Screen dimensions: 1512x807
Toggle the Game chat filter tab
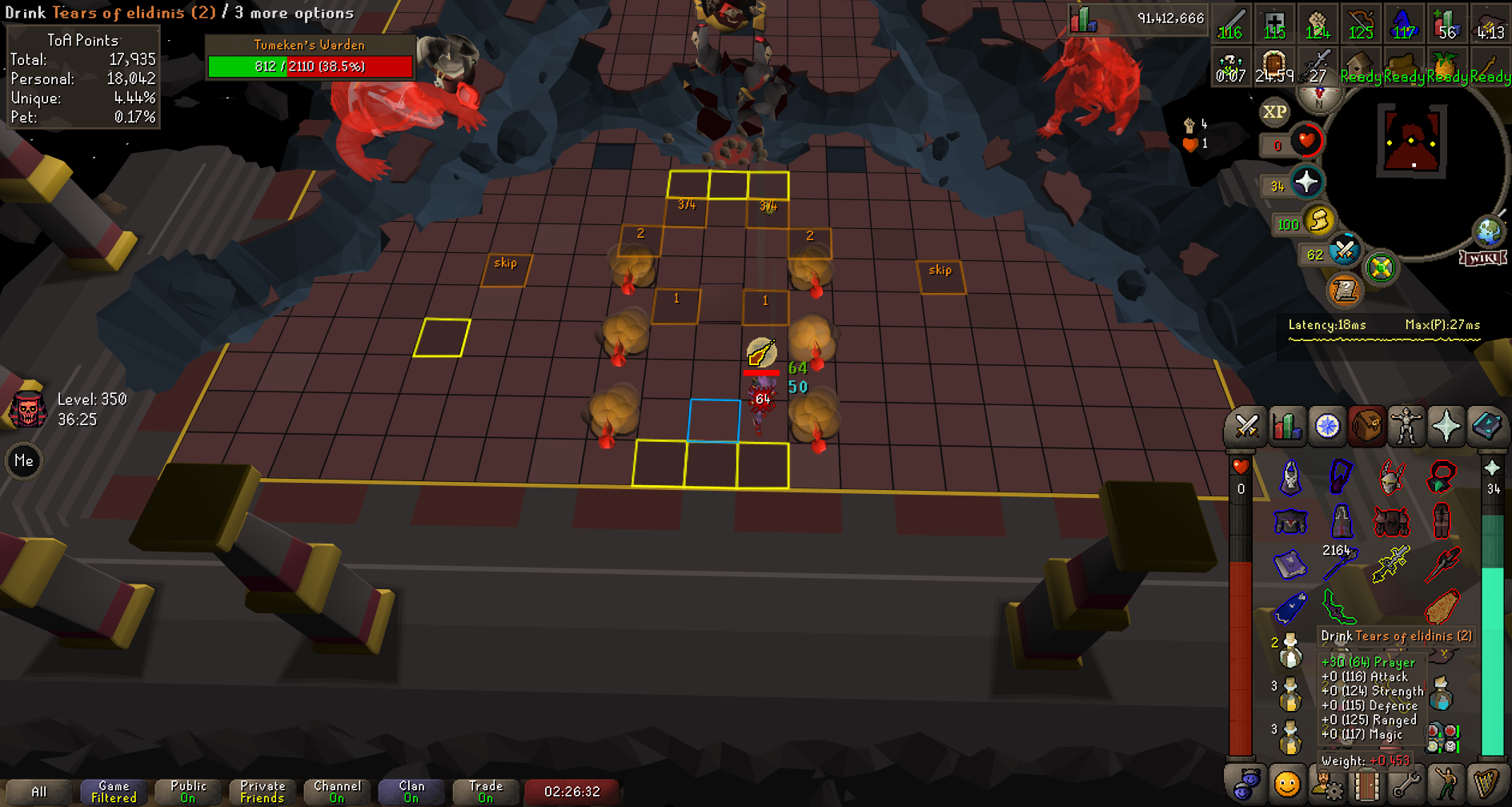[114, 792]
